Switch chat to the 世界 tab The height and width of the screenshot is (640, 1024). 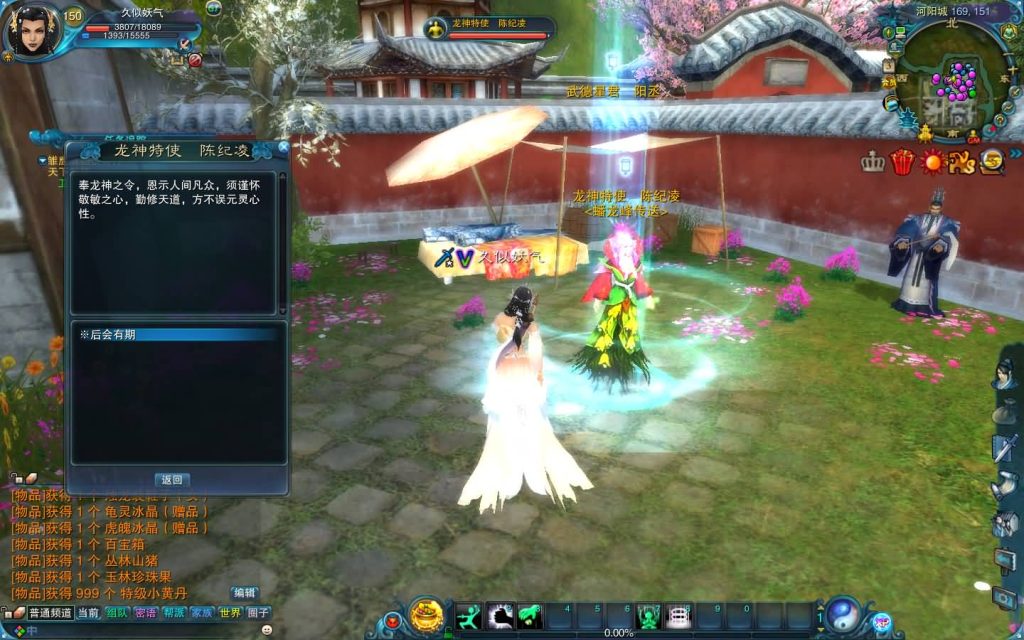(x=230, y=613)
